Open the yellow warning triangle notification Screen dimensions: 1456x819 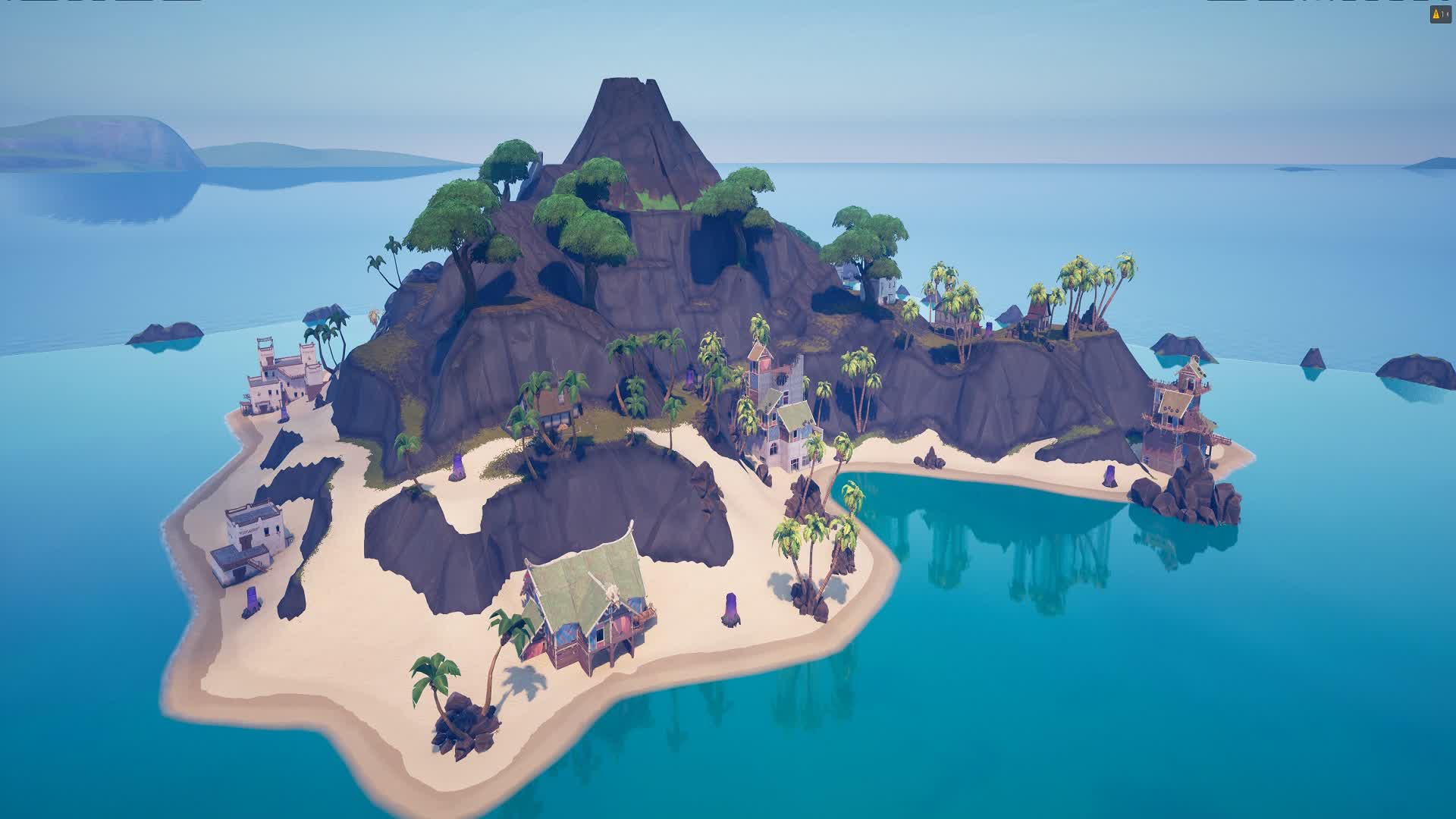pos(1439,14)
